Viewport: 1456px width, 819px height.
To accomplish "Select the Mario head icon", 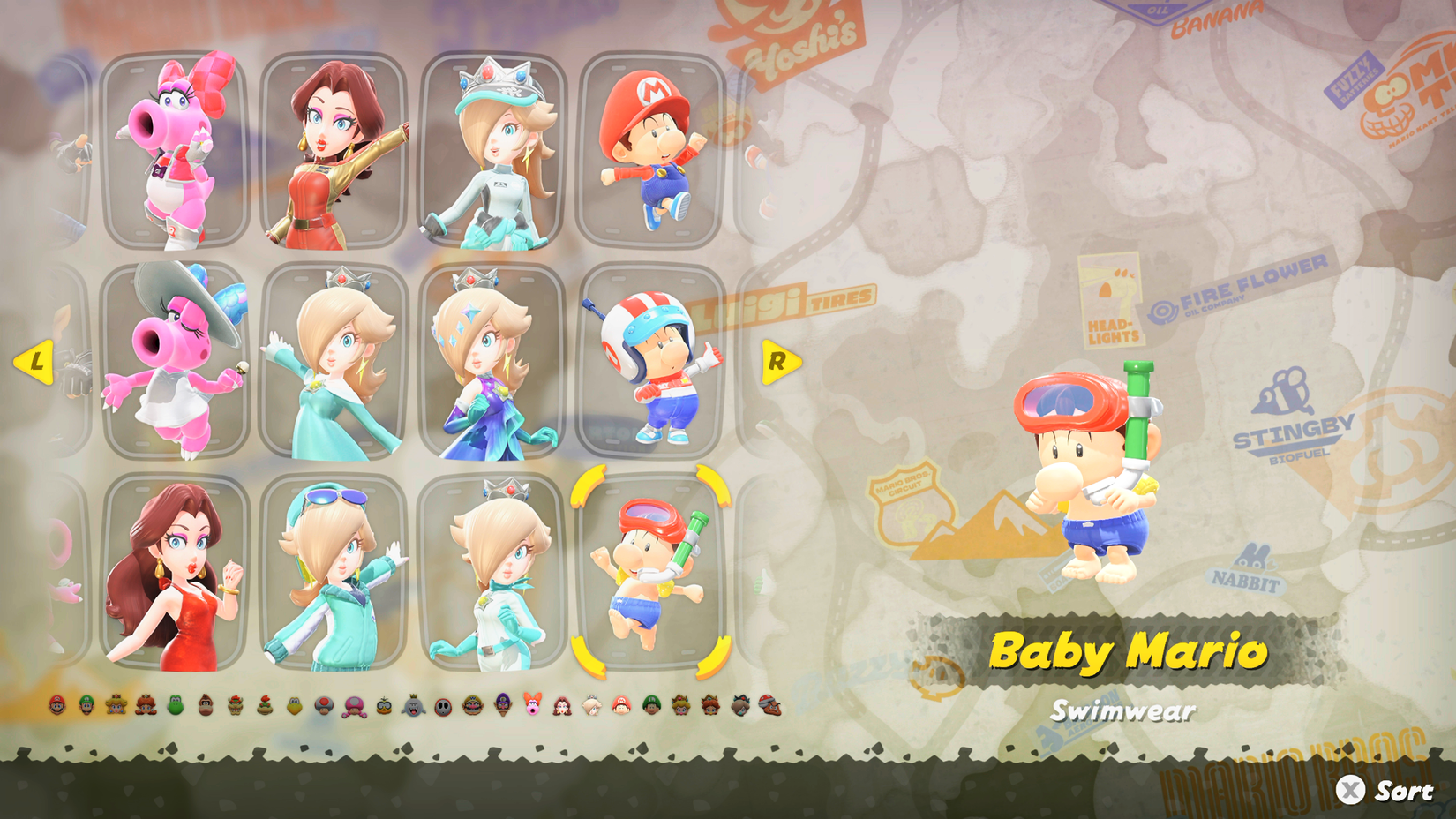I will tap(56, 706).
